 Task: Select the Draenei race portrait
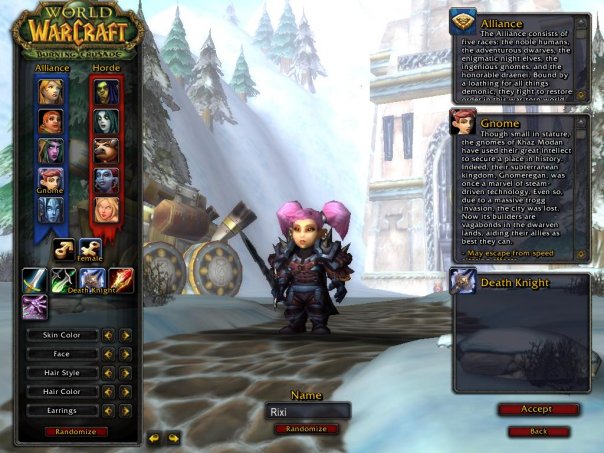click(50, 208)
